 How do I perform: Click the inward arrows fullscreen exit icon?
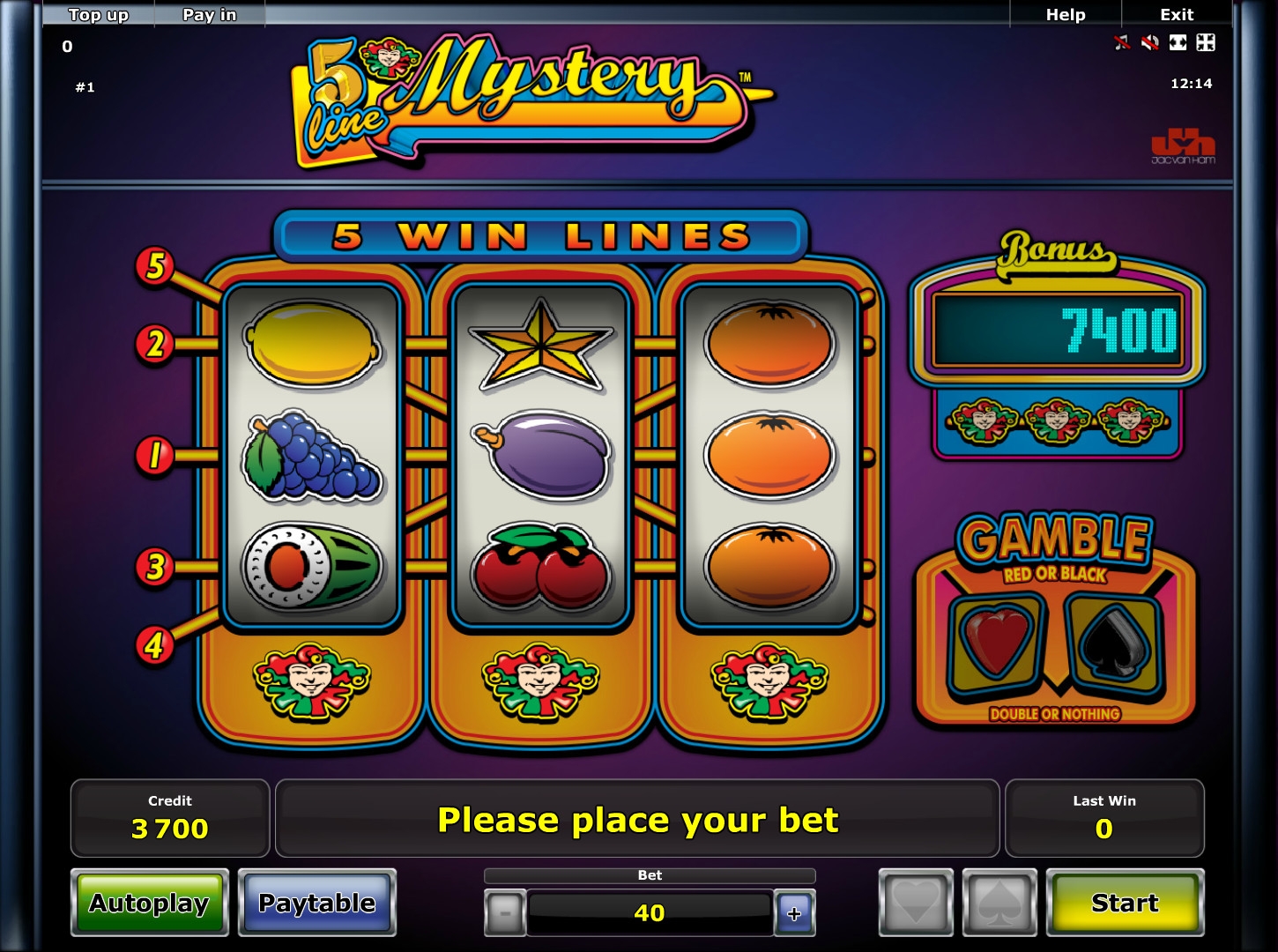(x=1206, y=42)
